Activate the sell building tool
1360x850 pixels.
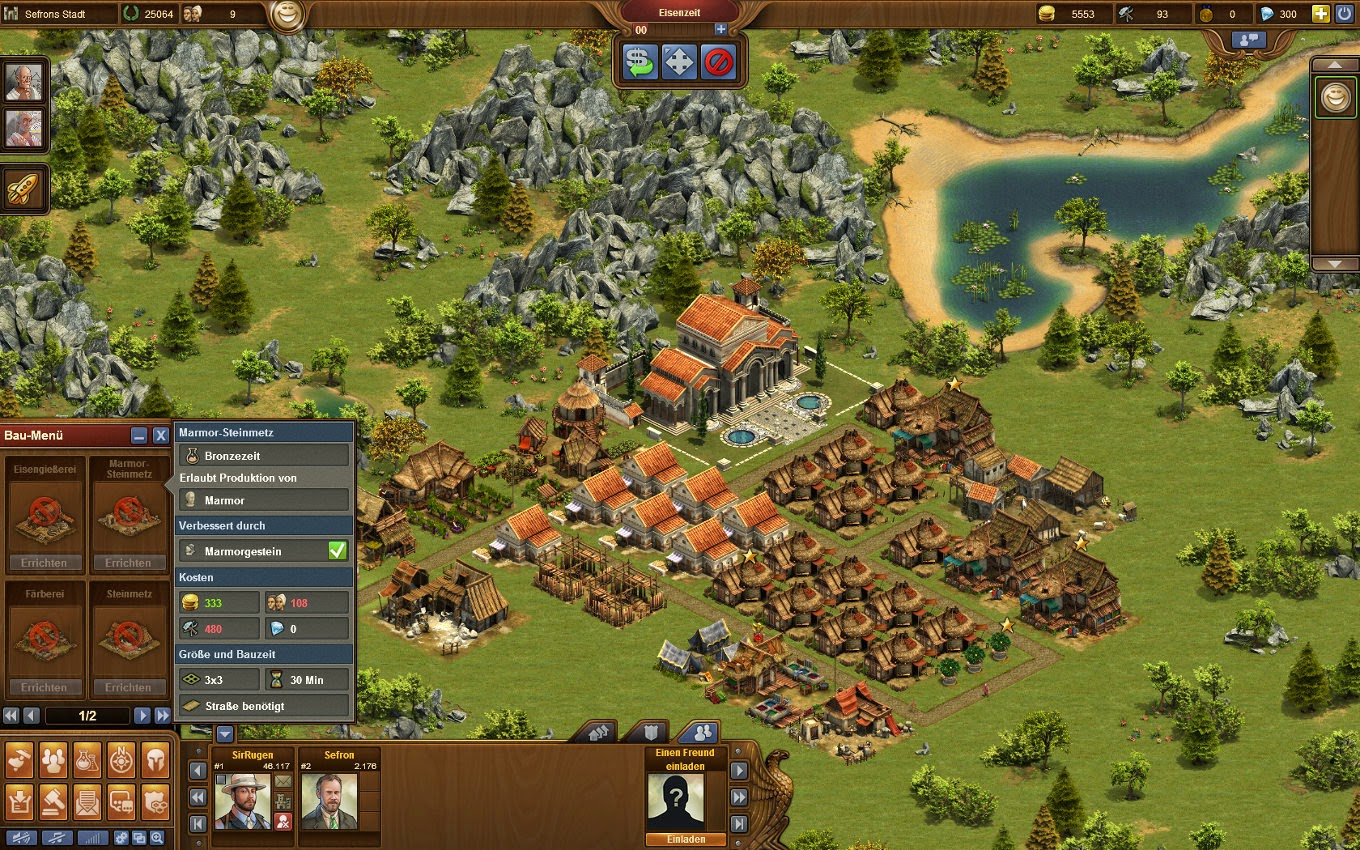[638, 63]
